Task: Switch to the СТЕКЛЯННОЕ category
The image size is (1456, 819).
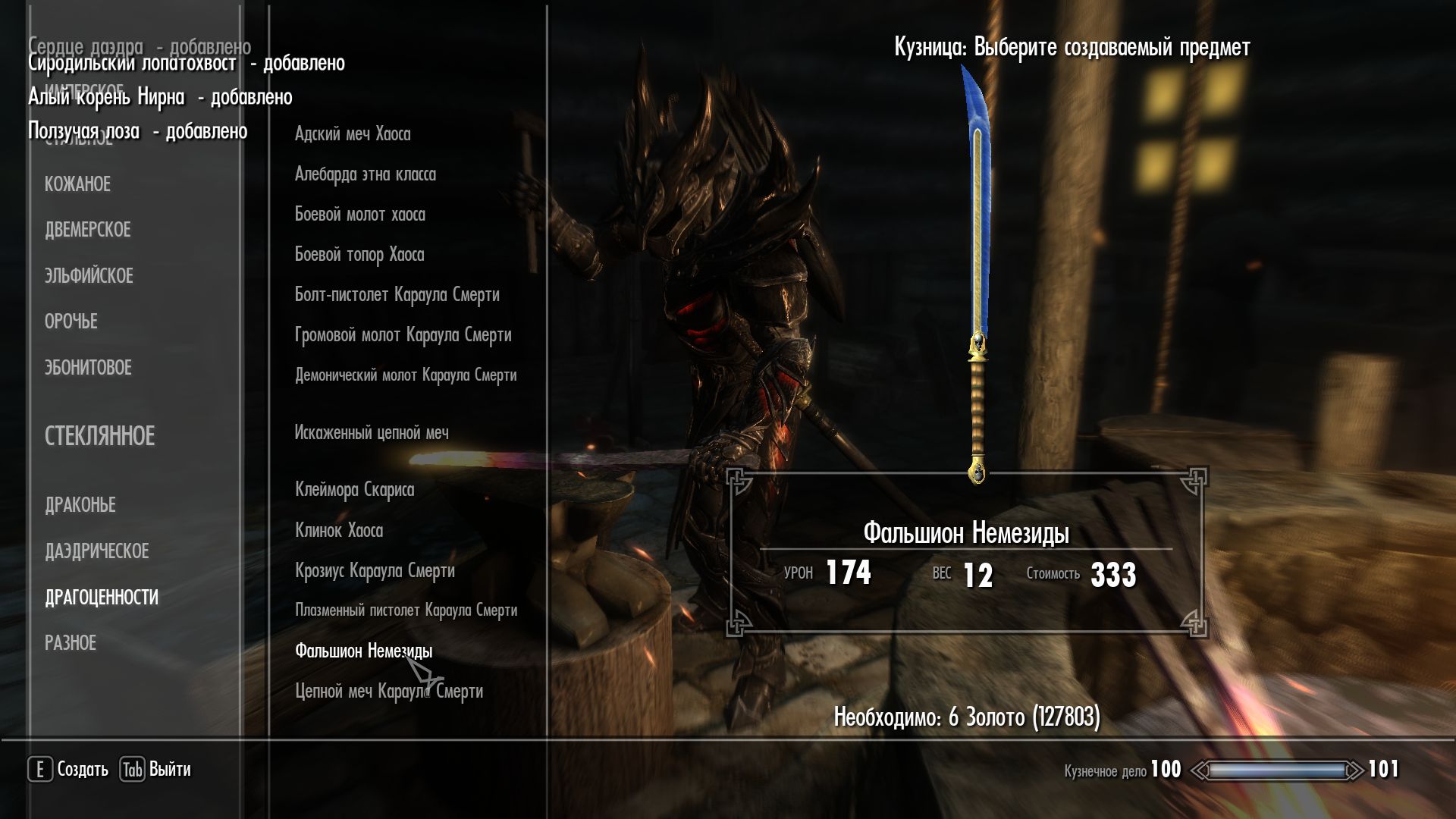Action: pyautogui.click(x=99, y=436)
